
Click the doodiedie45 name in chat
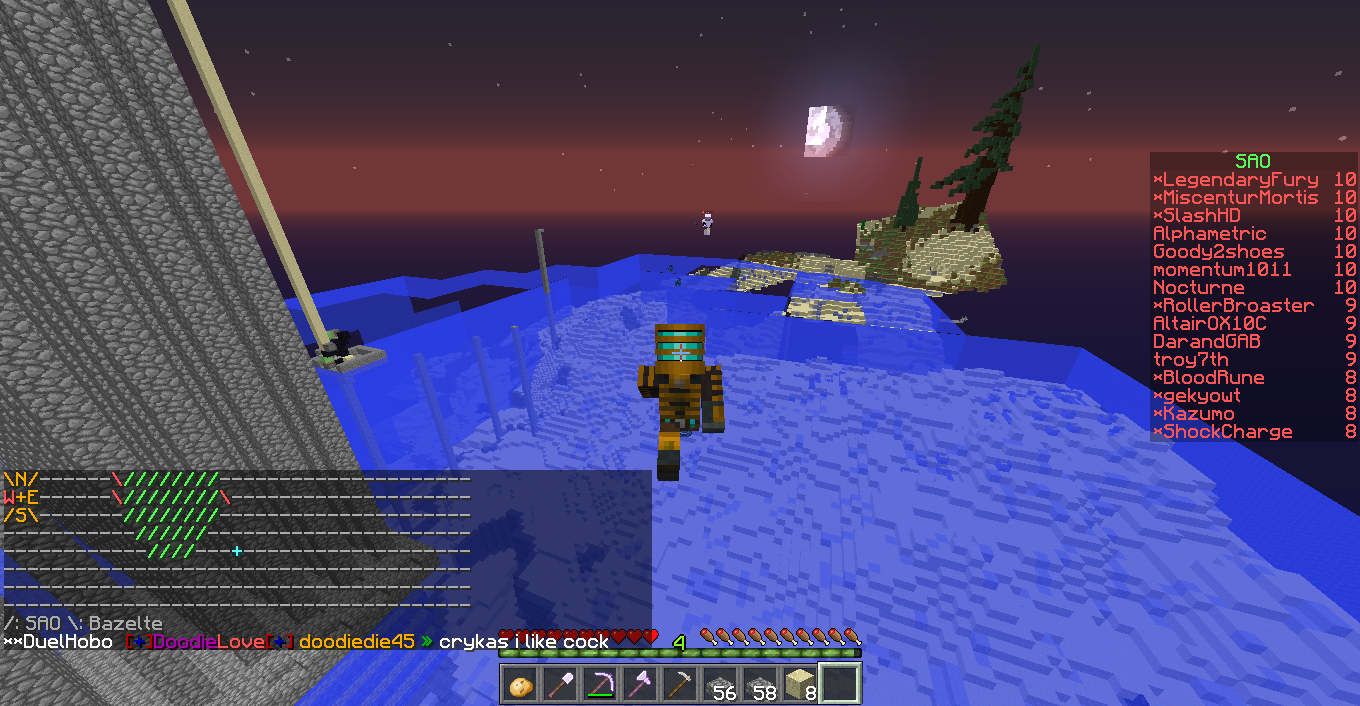356,642
